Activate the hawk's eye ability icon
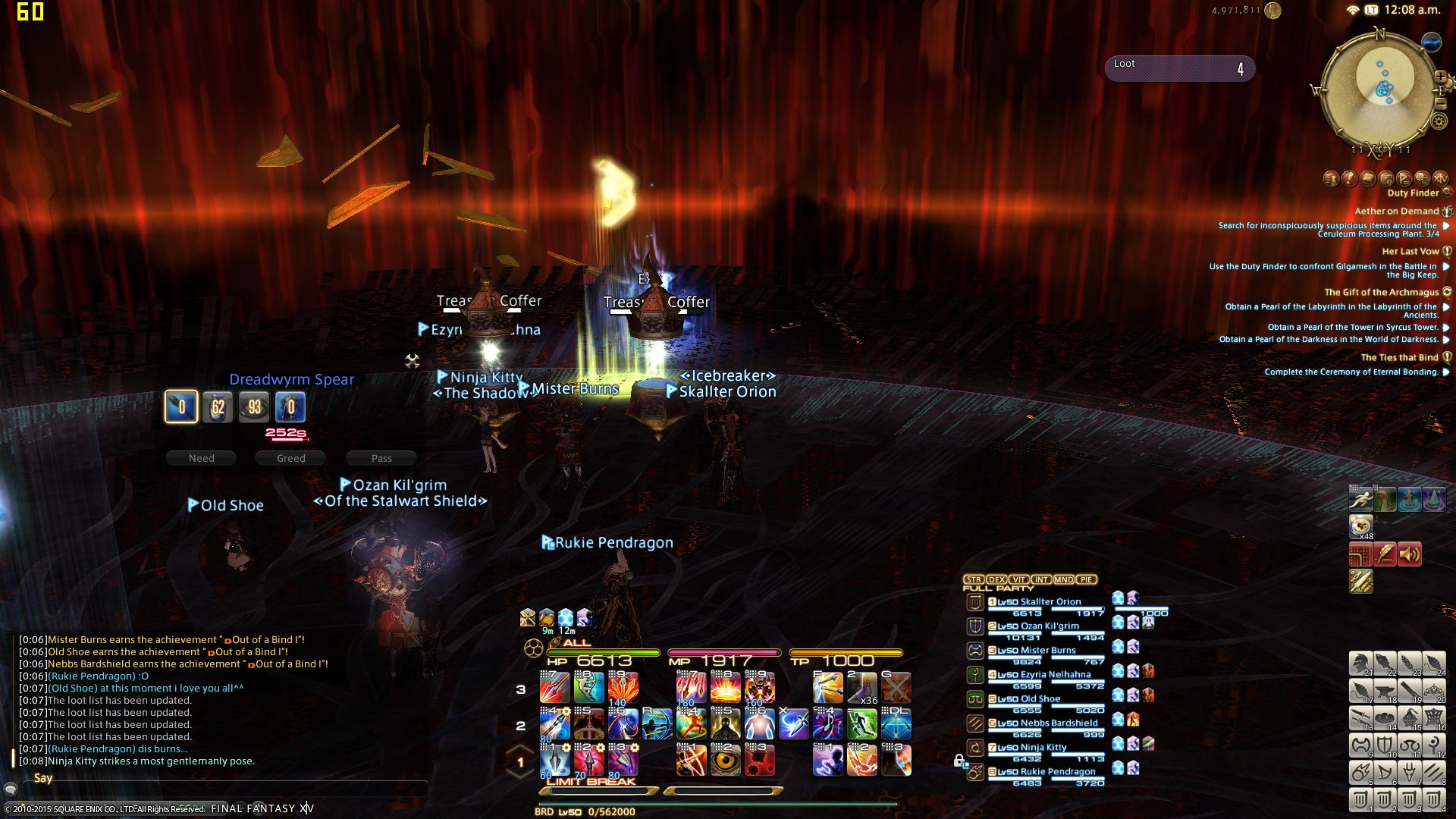 [725, 760]
